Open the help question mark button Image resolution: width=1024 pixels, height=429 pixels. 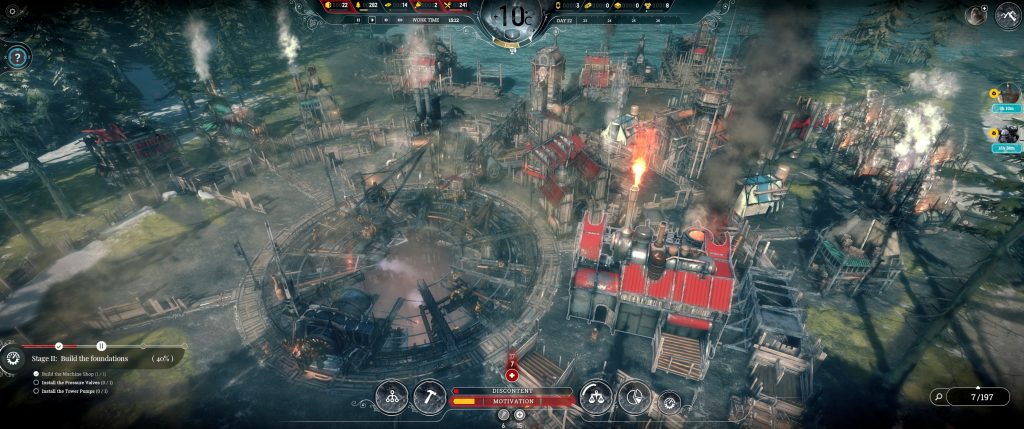tap(17, 58)
